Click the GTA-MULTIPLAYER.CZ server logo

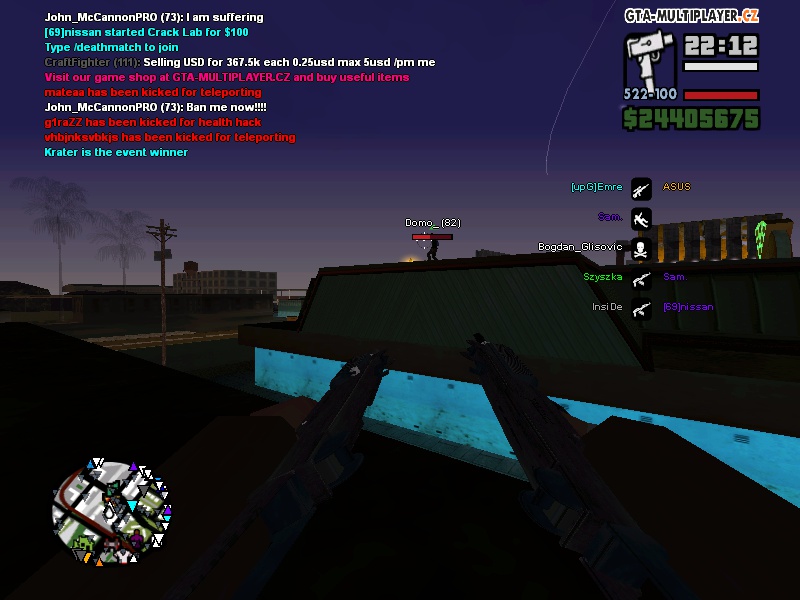tap(691, 16)
